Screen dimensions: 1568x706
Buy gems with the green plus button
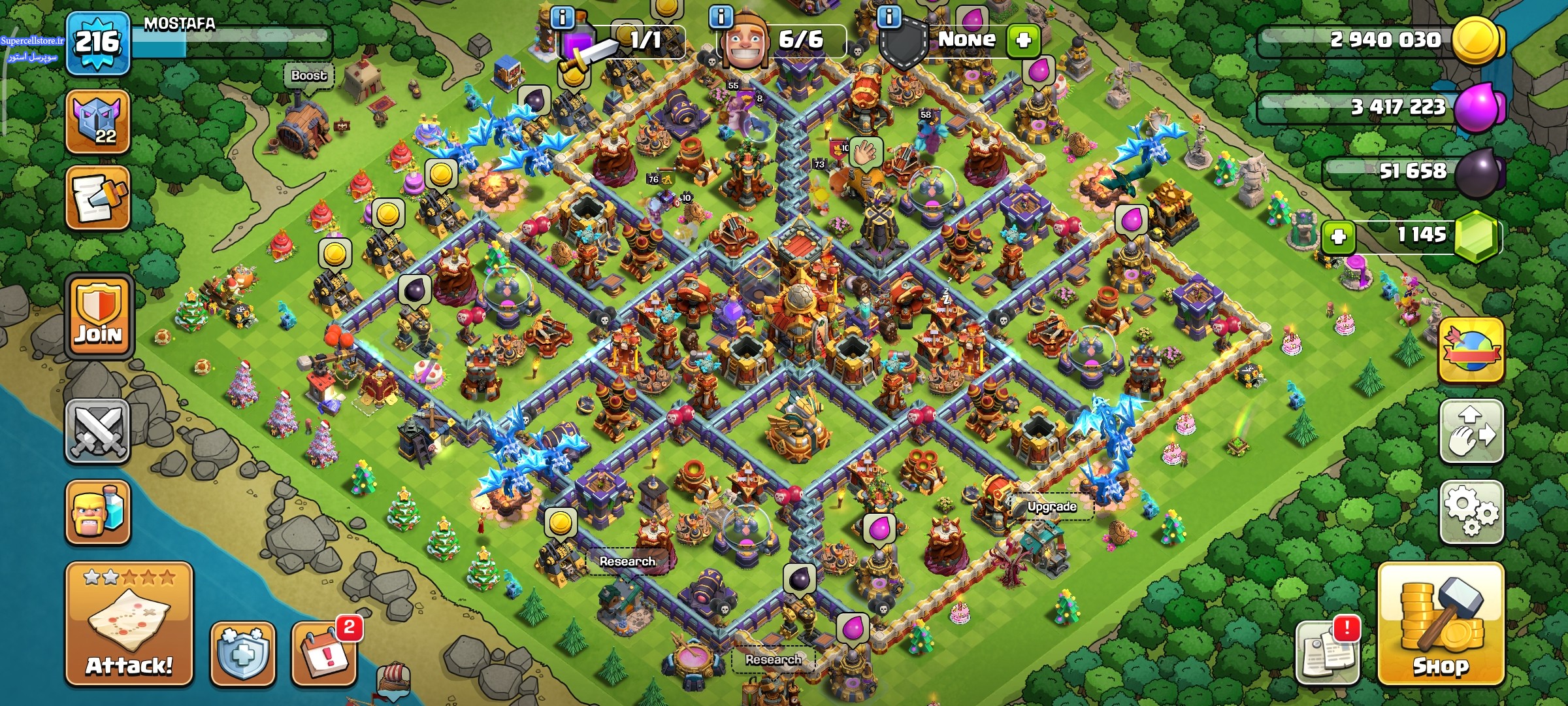point(1339,236)
